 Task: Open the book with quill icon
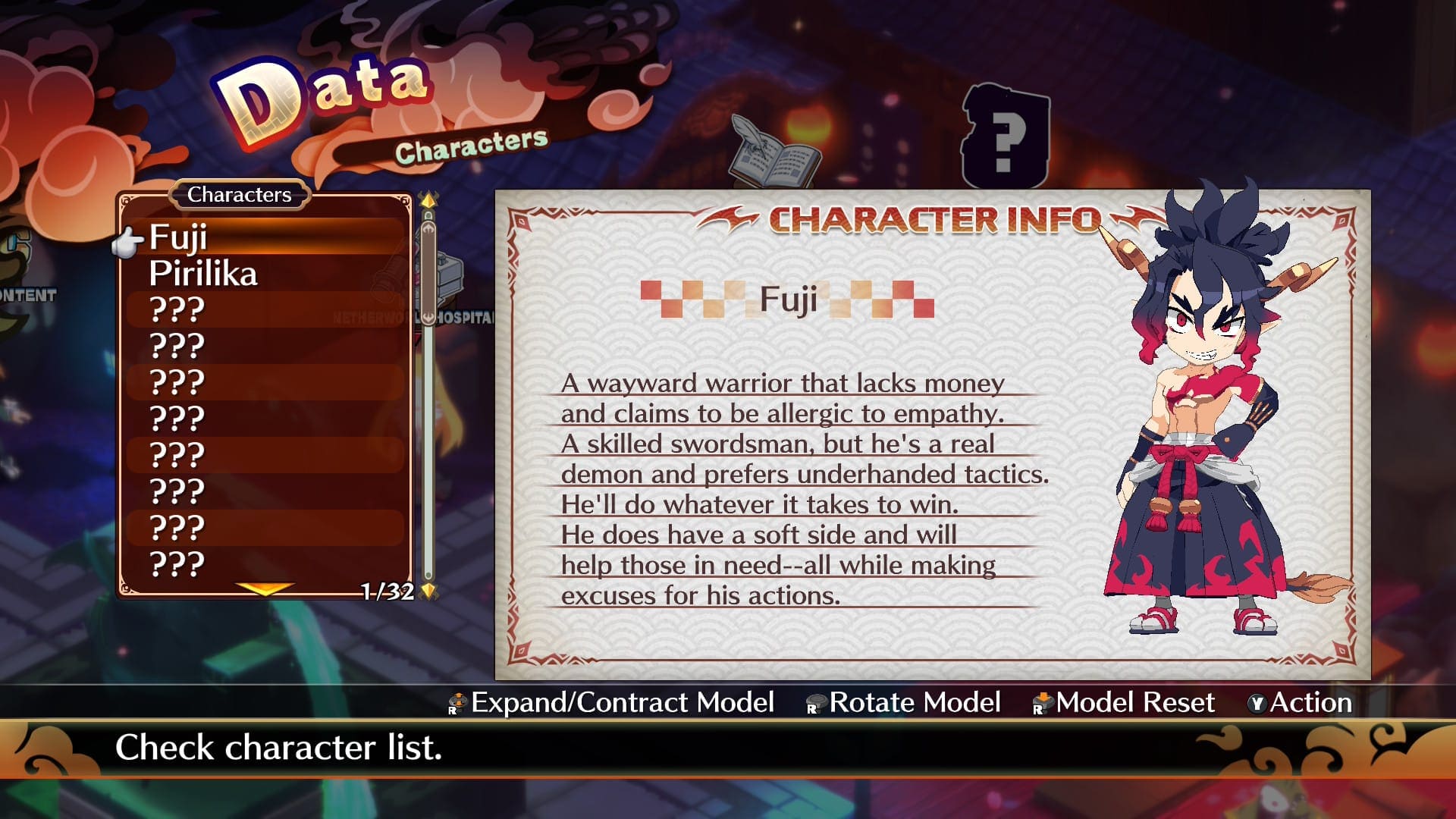(x=766, y=152)
